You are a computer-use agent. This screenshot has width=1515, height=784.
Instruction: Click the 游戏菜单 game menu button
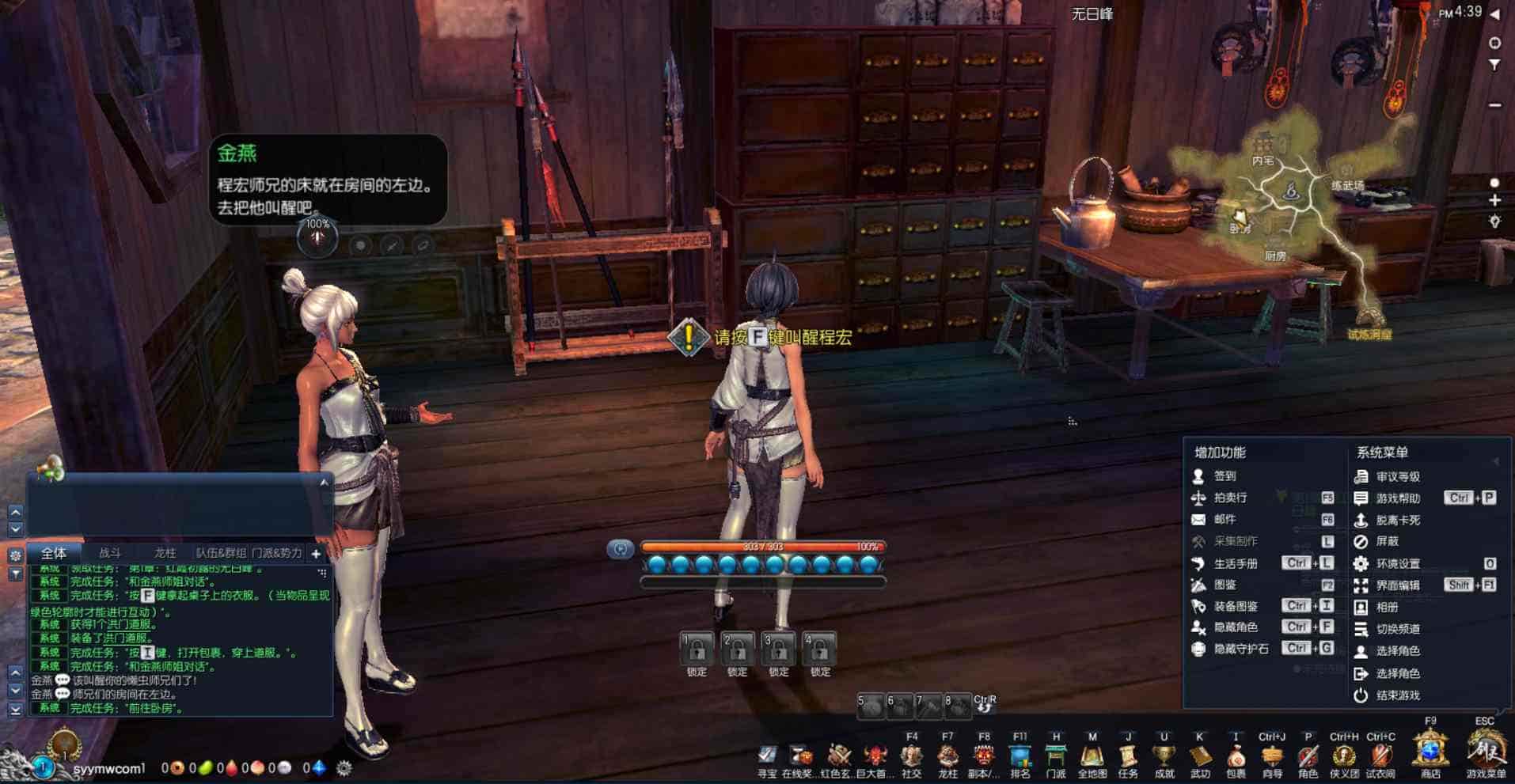tap(1486, 753)
